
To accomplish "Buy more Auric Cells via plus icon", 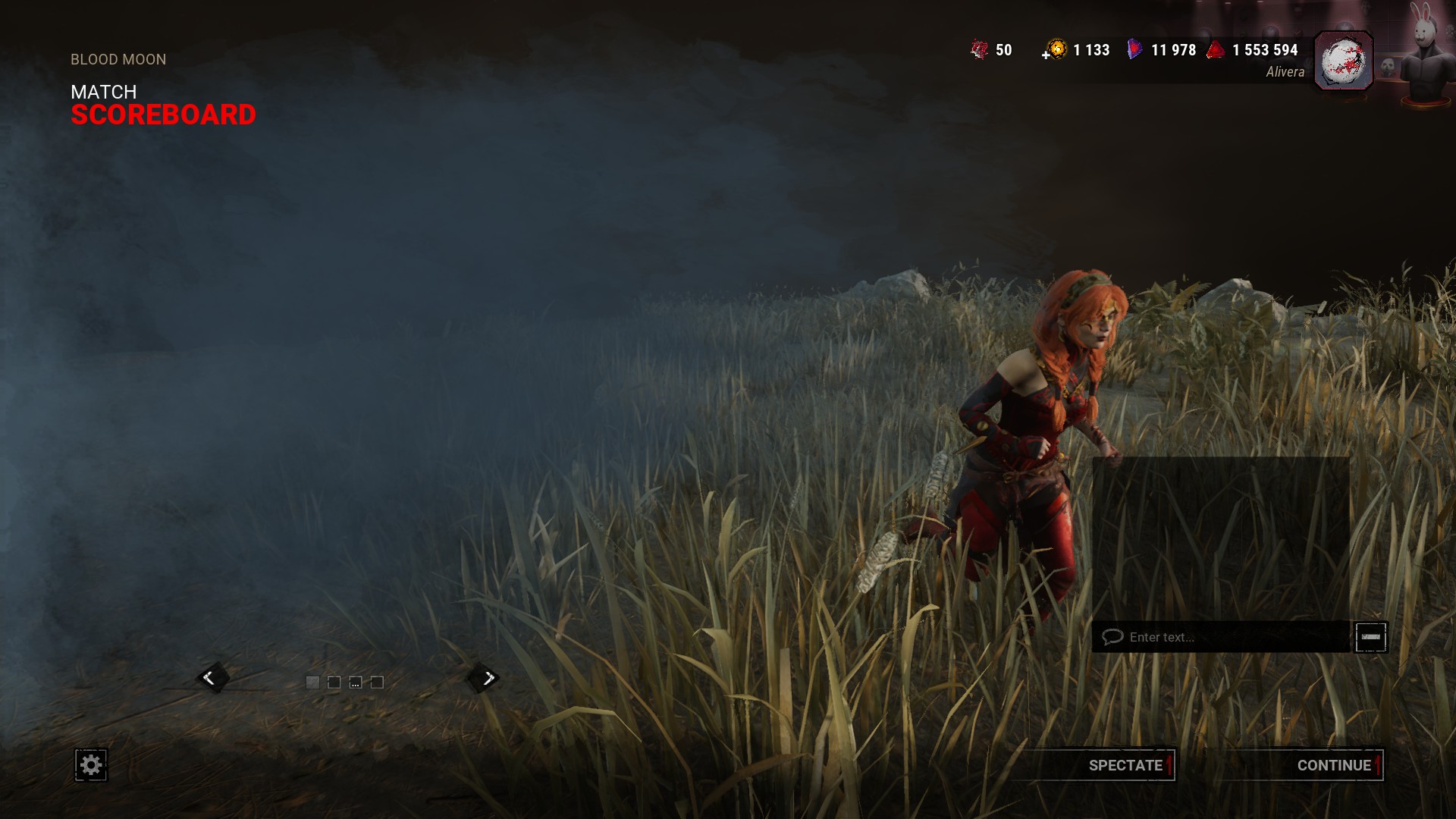I will pyautogui.click(x=1046, y=55).
